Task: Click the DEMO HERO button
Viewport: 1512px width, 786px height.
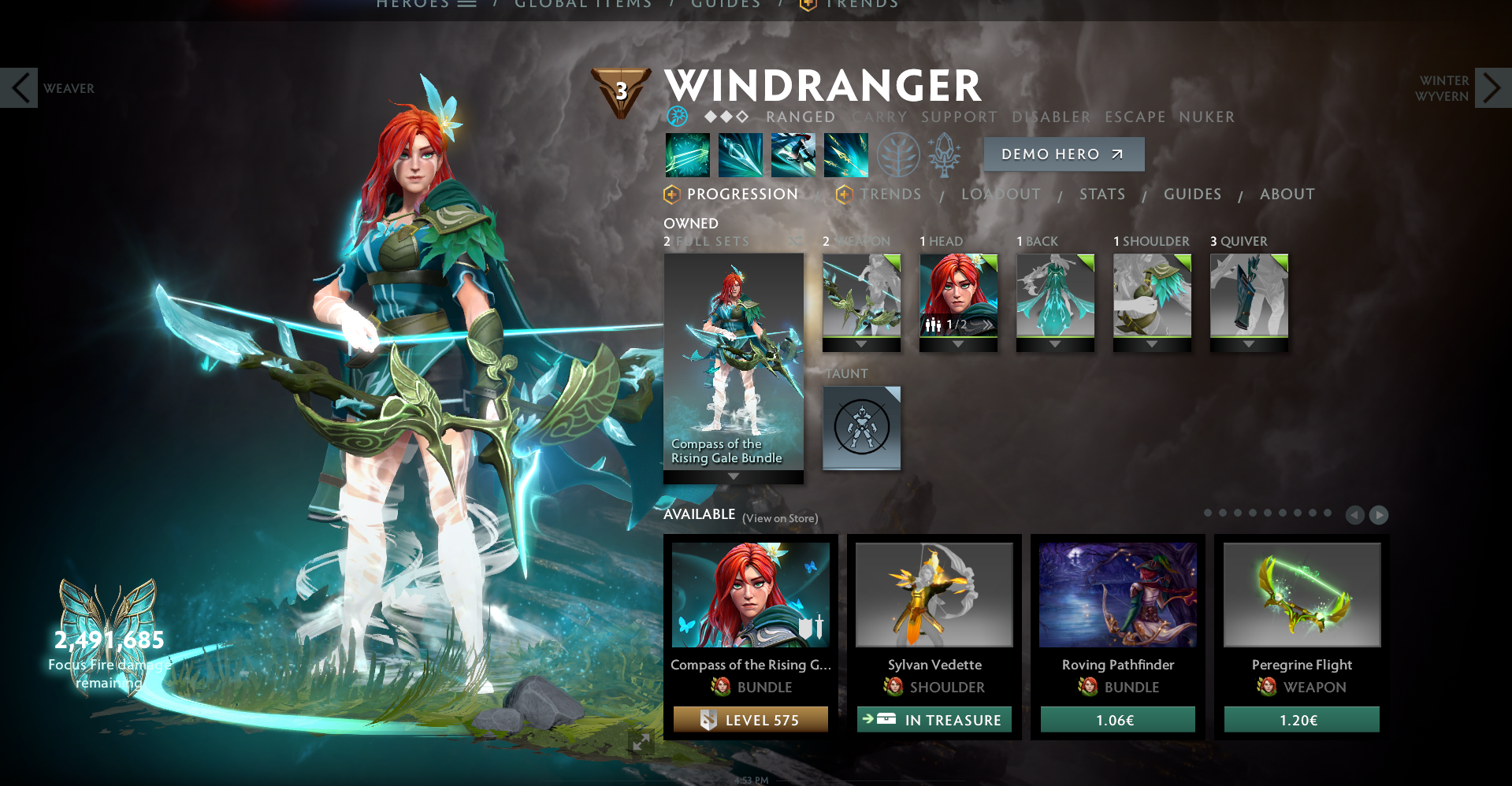Action: tap(1063, 154)
